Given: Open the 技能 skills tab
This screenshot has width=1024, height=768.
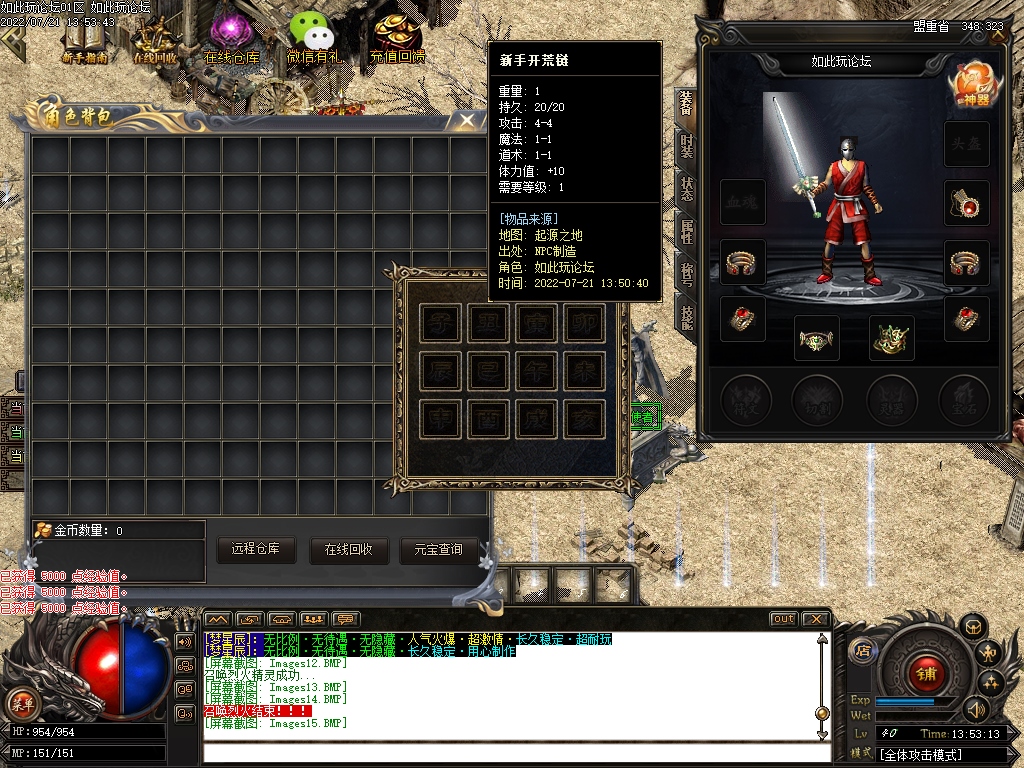Looking at the screenshot, I should [x=687, y=316].
